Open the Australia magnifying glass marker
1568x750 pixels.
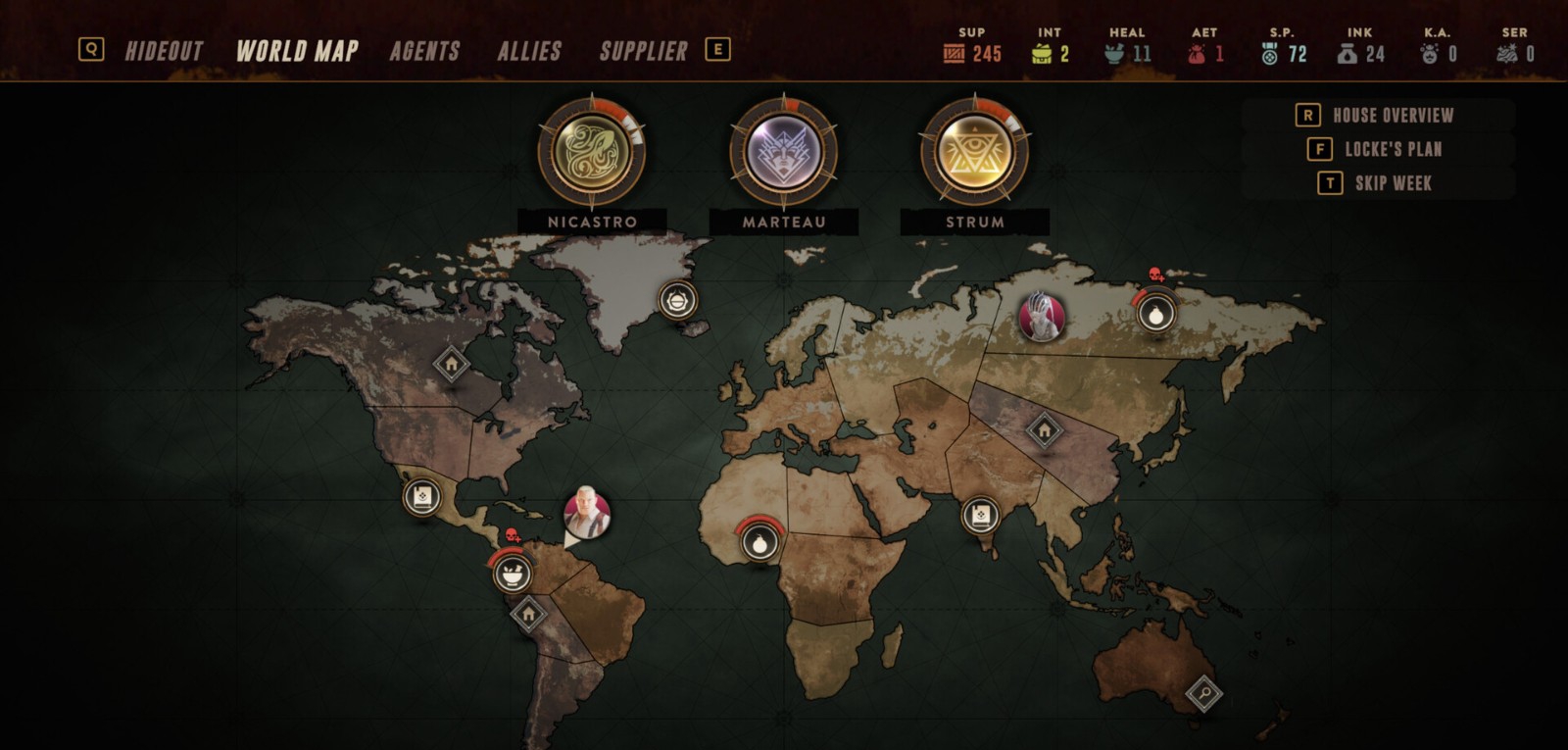click(x=1203, y=694)
